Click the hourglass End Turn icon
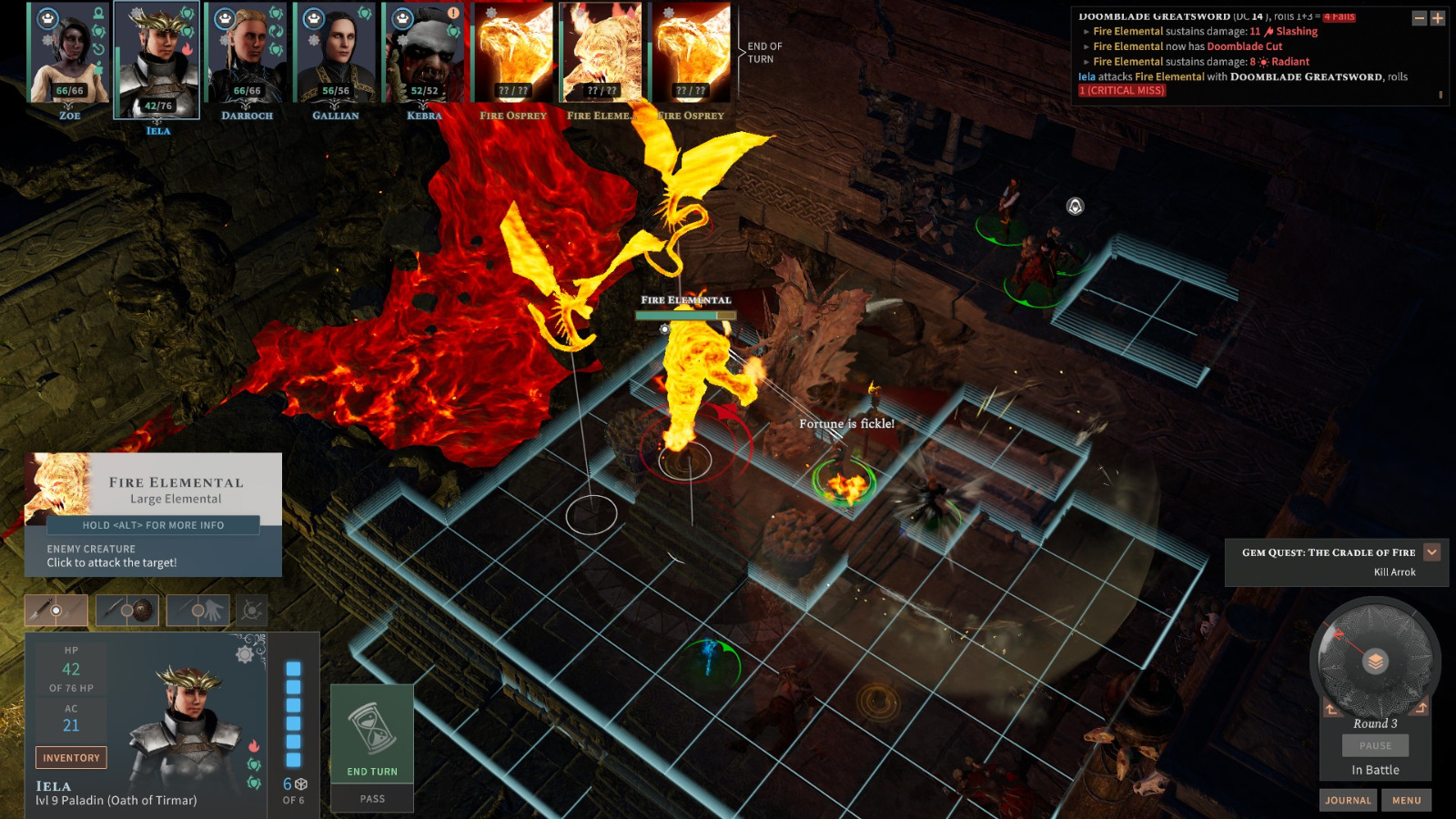Screen dimensions: 1456x819 [x=372, y=728]
